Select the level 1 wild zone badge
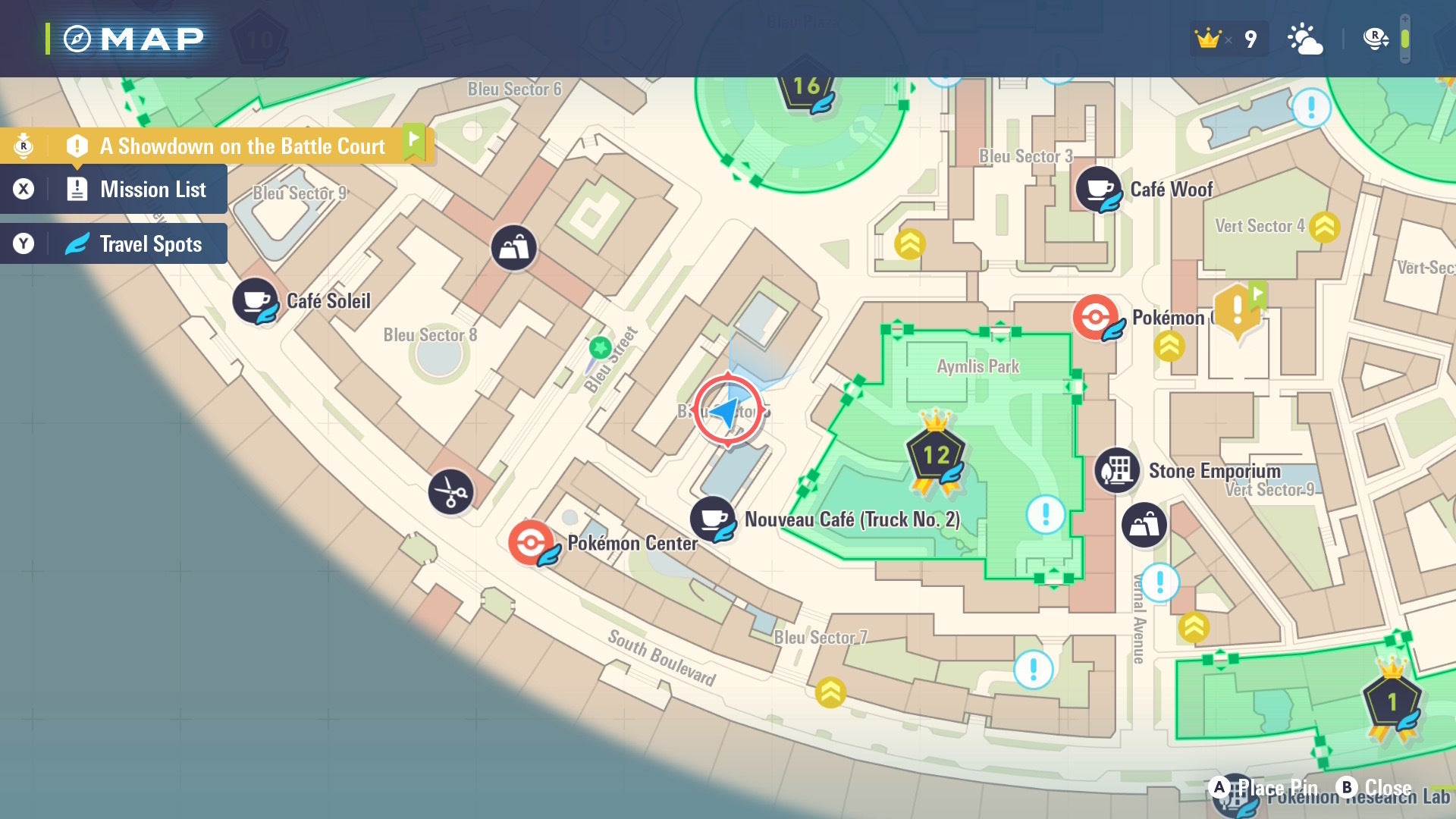The image size is (1456, 819). tap(1392, 702)
